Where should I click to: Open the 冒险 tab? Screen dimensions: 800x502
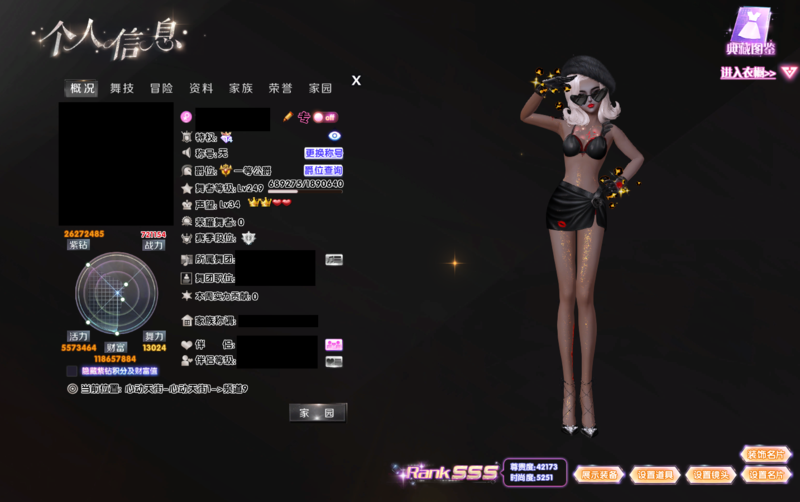(x=162, y=88)
